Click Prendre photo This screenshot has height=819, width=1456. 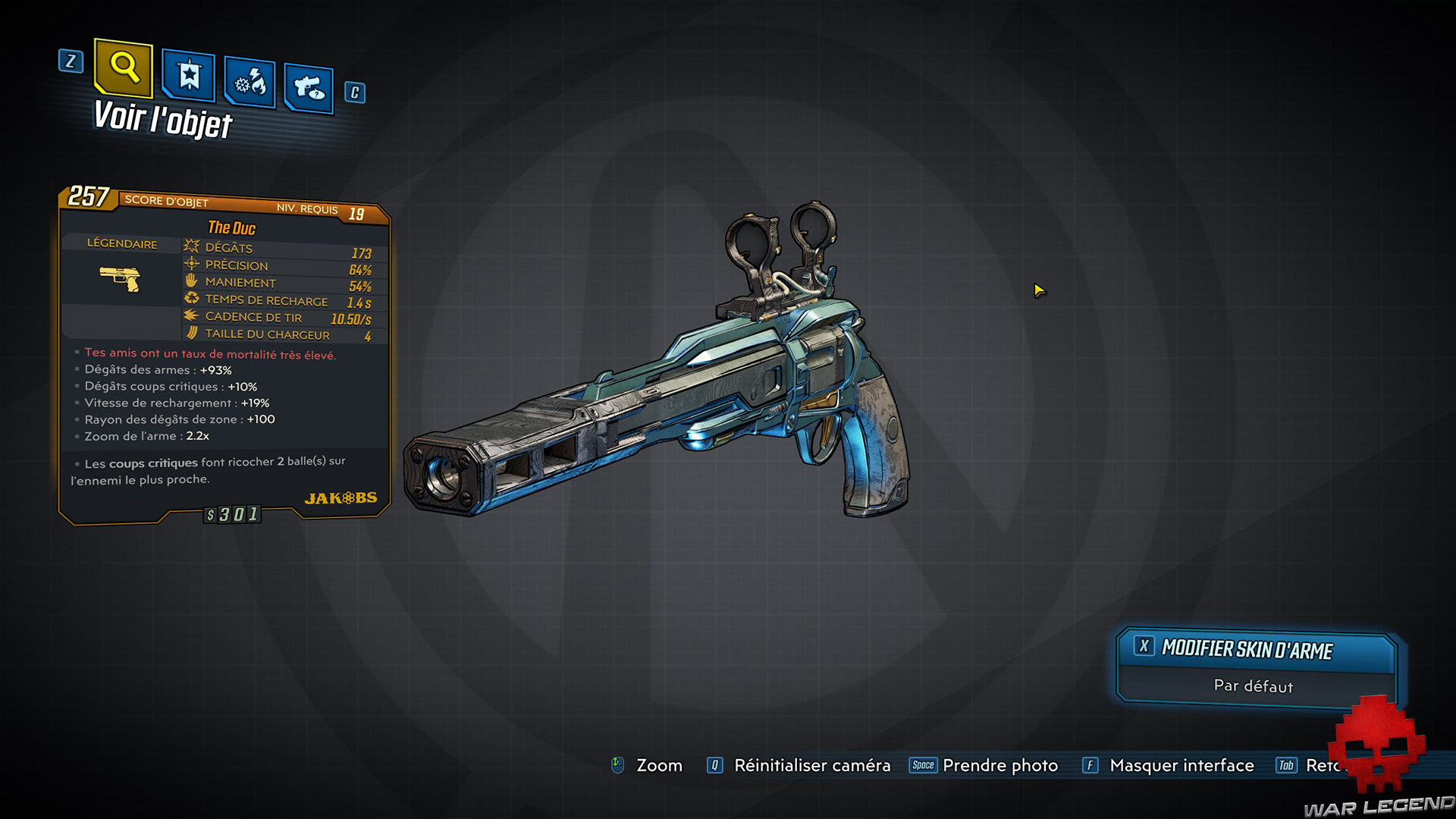pos(1000,766)
